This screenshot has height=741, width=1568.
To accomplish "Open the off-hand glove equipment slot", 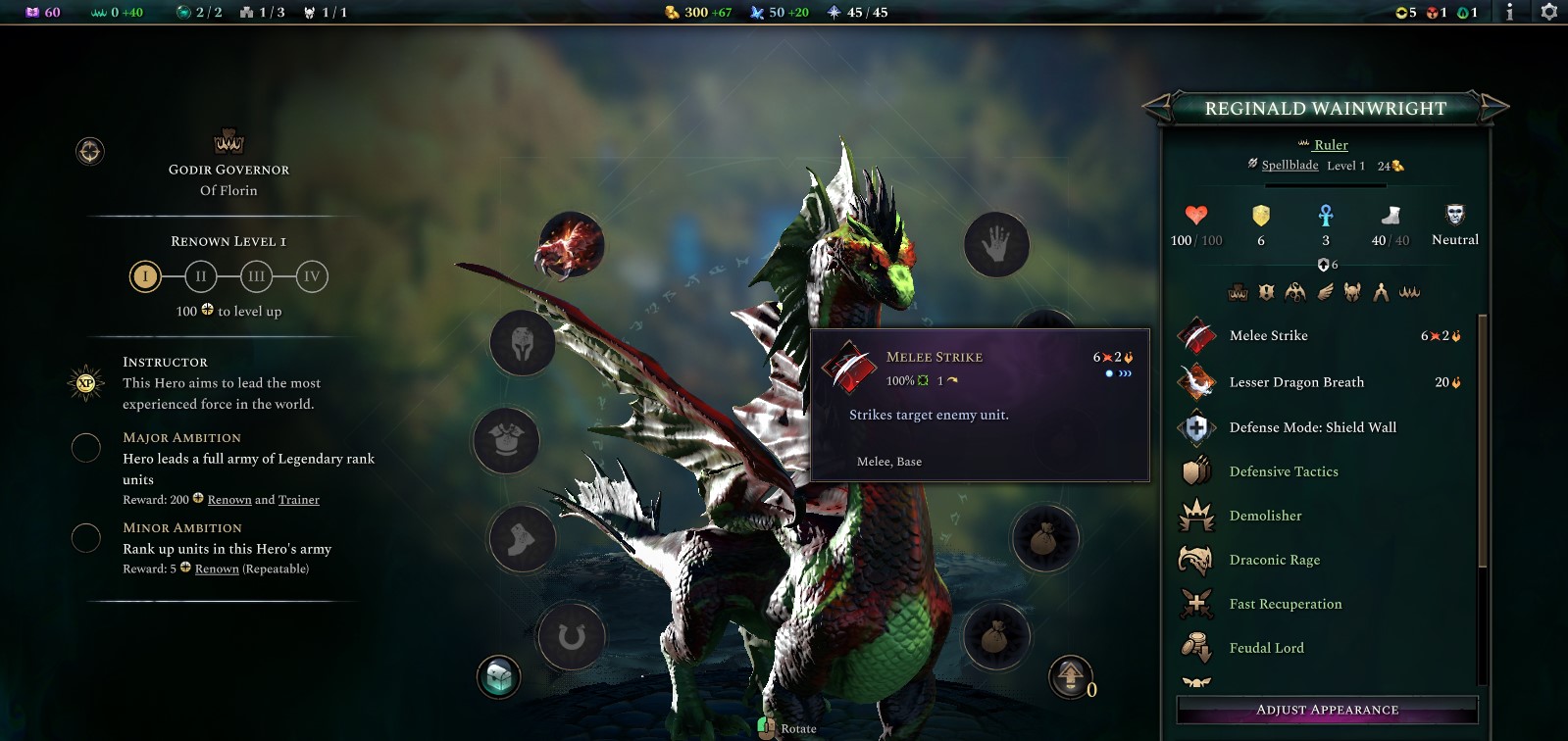I will pos(996,246).
